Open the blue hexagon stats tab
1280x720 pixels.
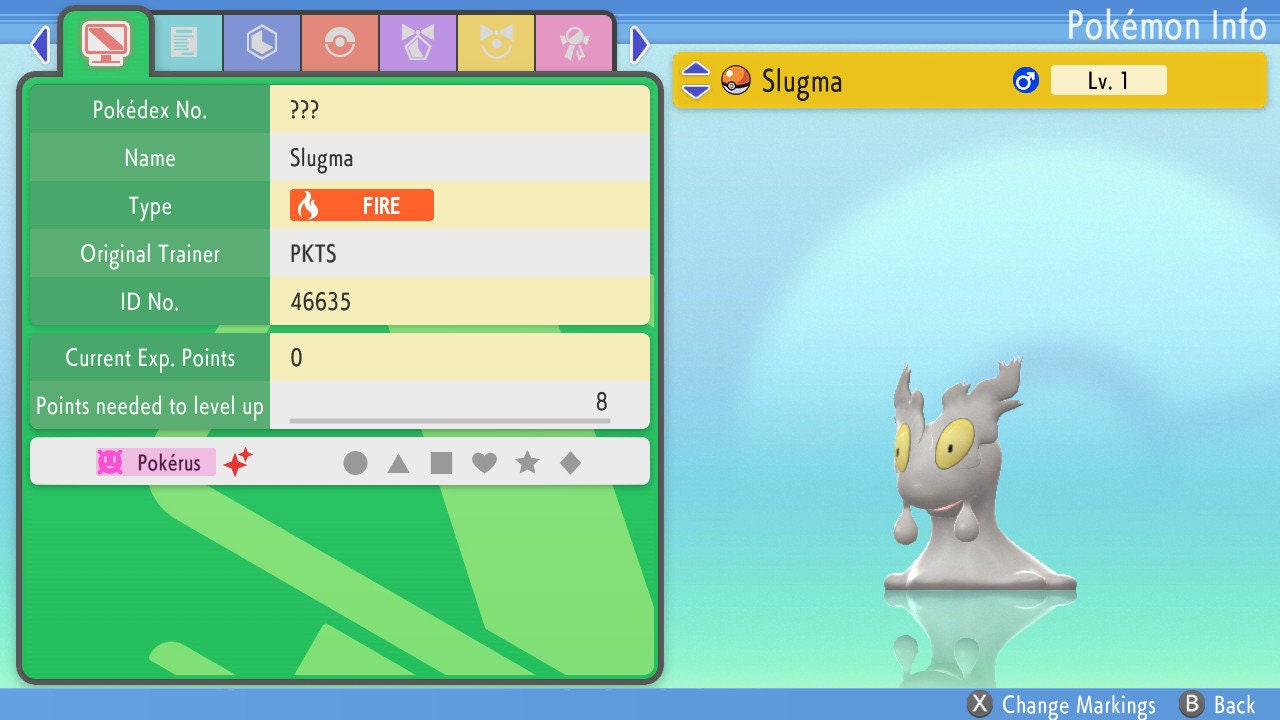click(x=262, y=42)
